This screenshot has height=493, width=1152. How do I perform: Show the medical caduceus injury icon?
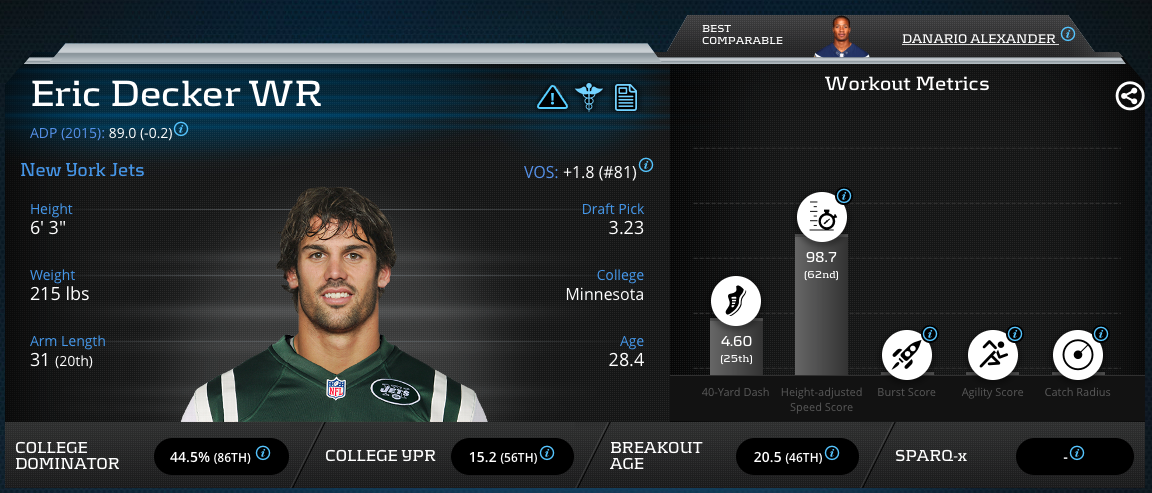tap(588, 97)
